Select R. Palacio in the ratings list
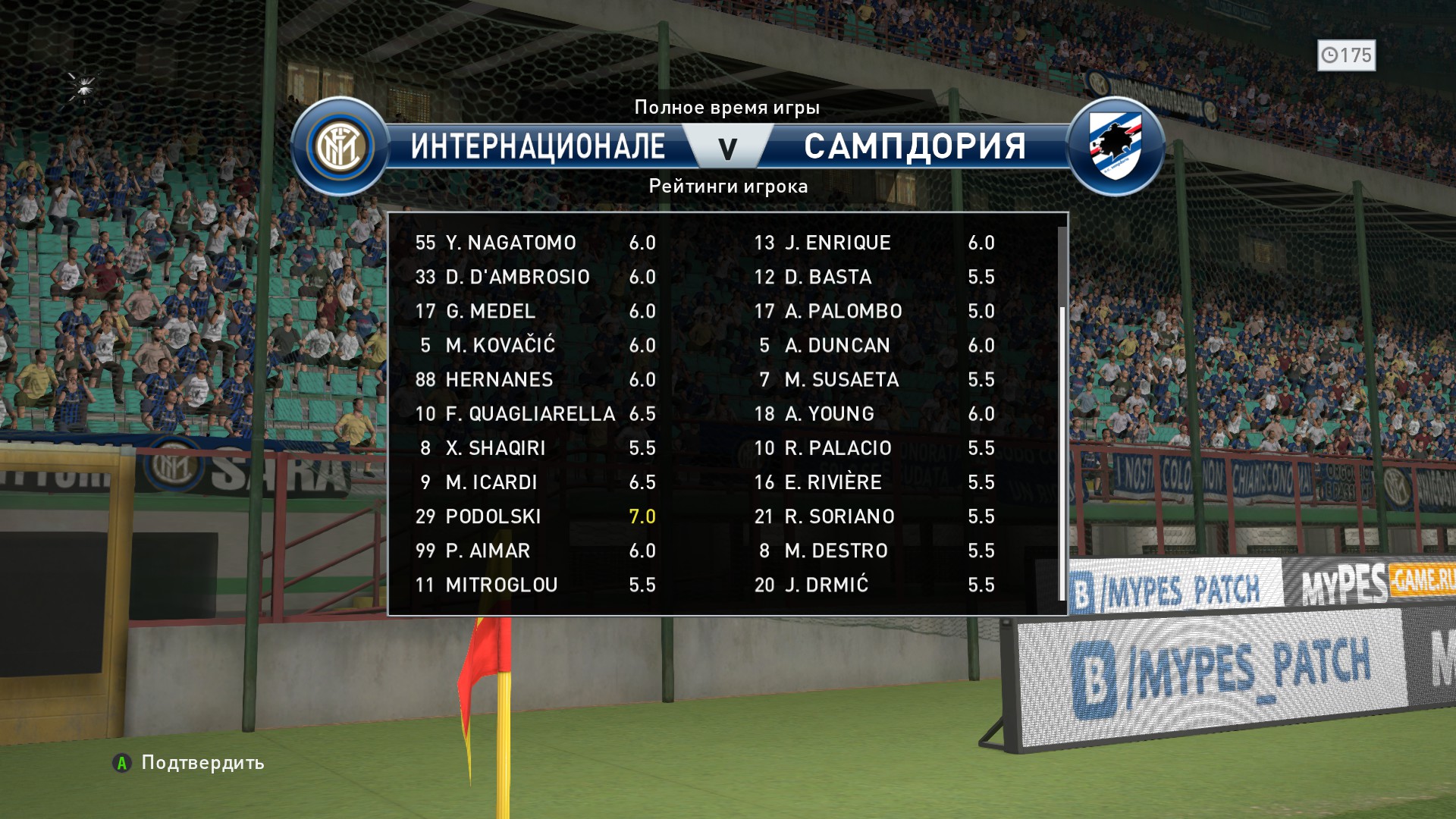This screenshot has width=1456, height=819. click(x=838, y=448)
